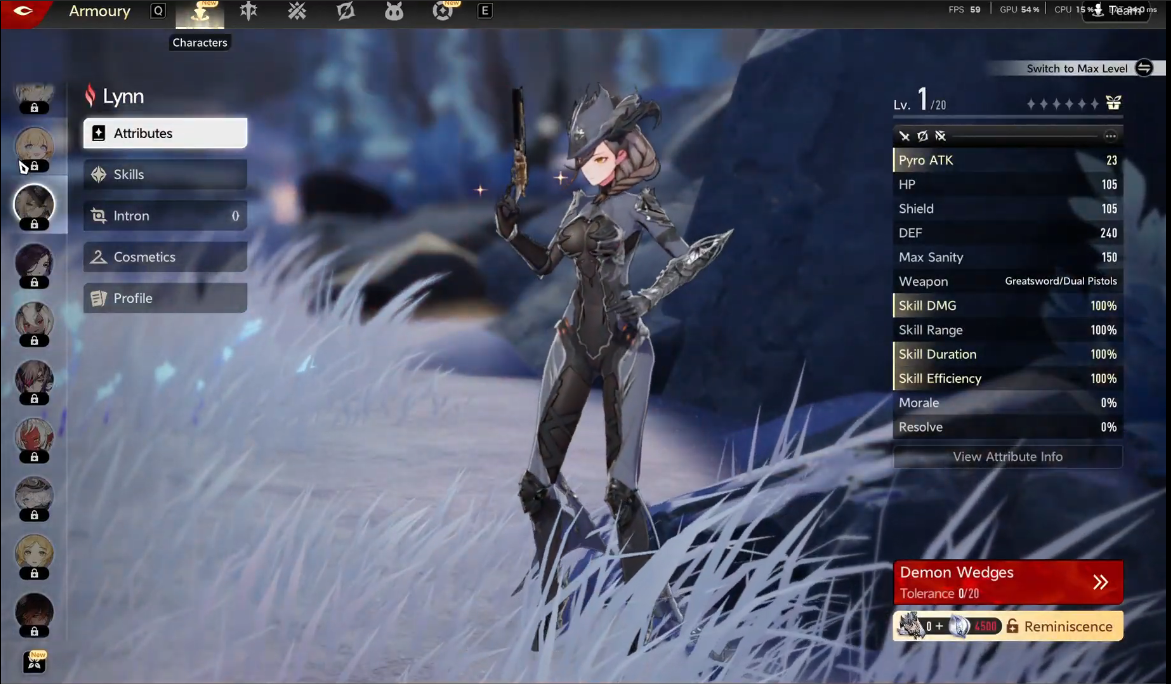
Task: Open the Team button in the top-right corner
Action: pyautogui.click(x=1119, y=11)
